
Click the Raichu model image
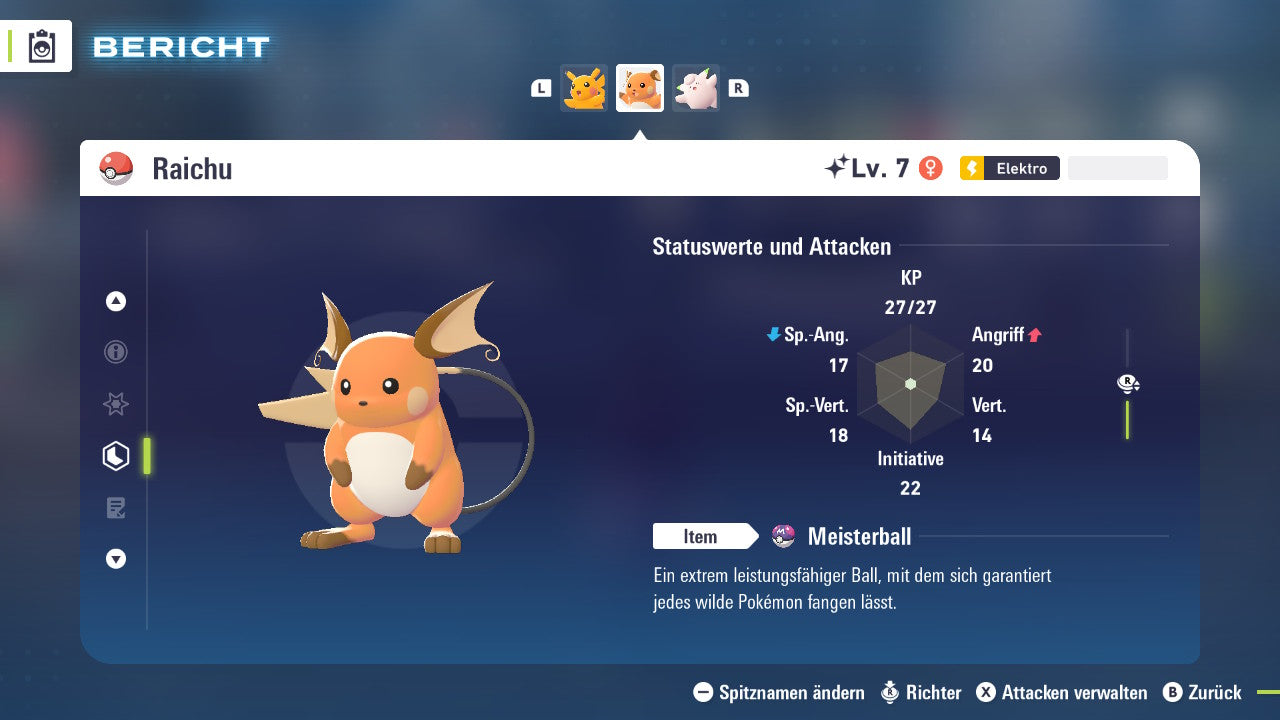(390, 430)
